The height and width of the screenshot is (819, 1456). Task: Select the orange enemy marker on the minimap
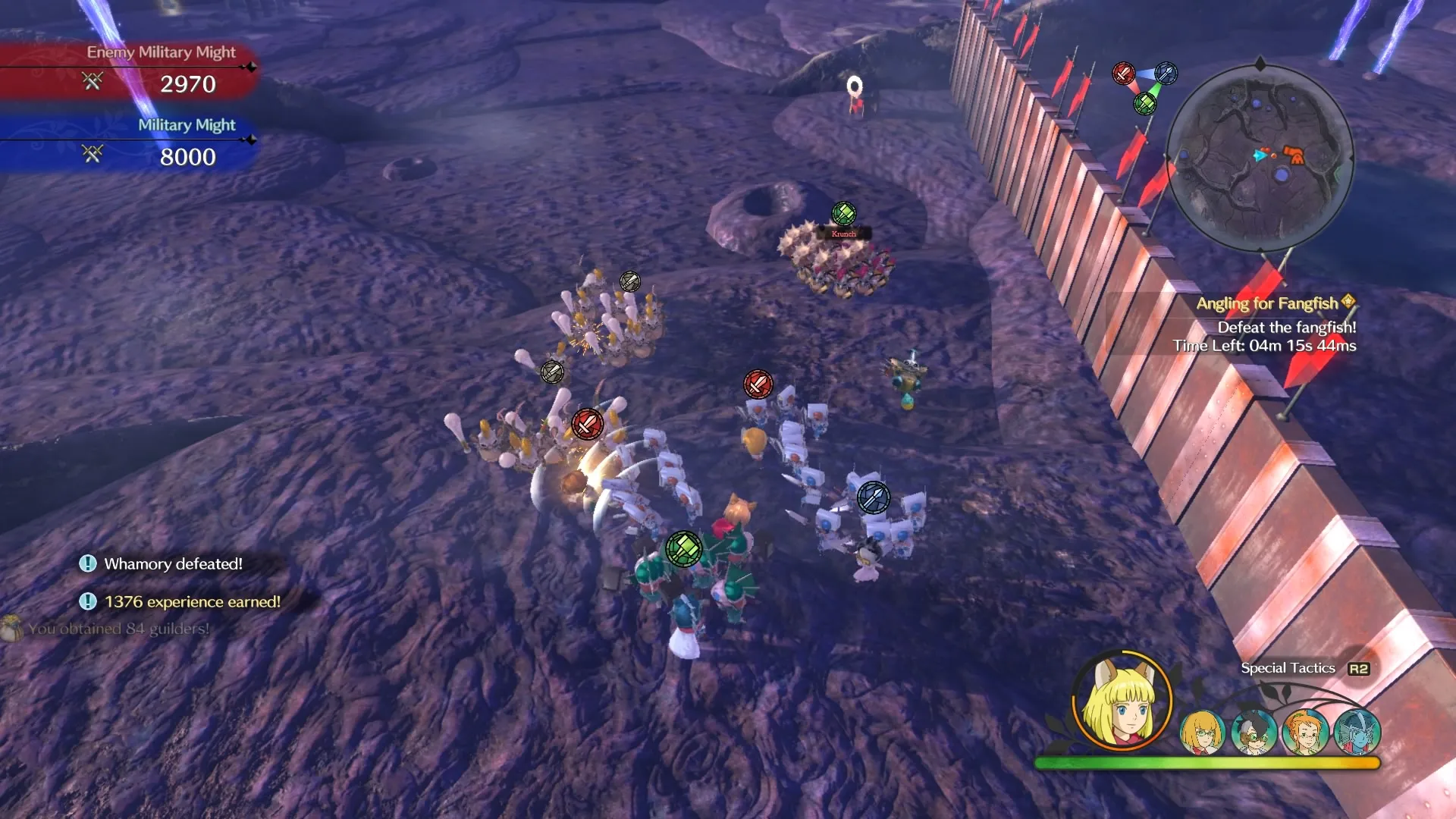point(1295,156)
